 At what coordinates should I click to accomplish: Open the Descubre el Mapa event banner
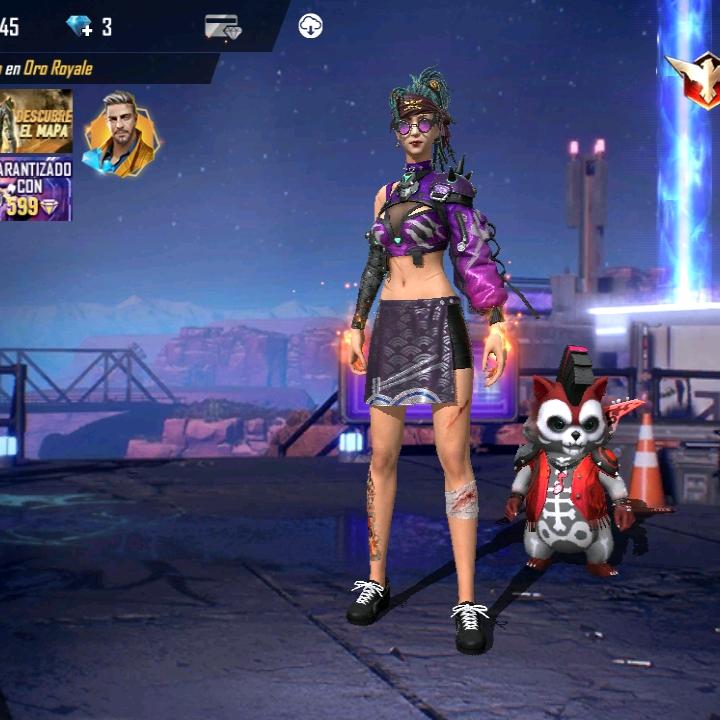point(36,121)
